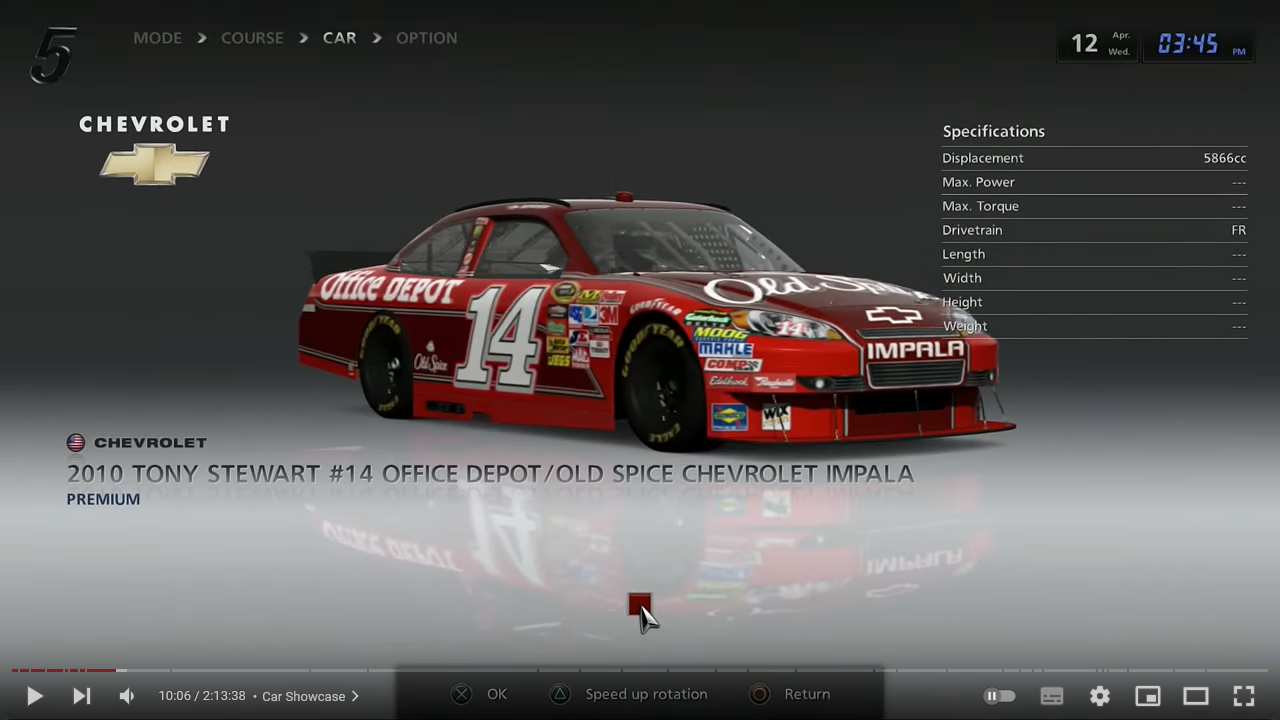Go back to the MODE step
The height and width of the screenshot is (720, 1280).
(158, 38)
